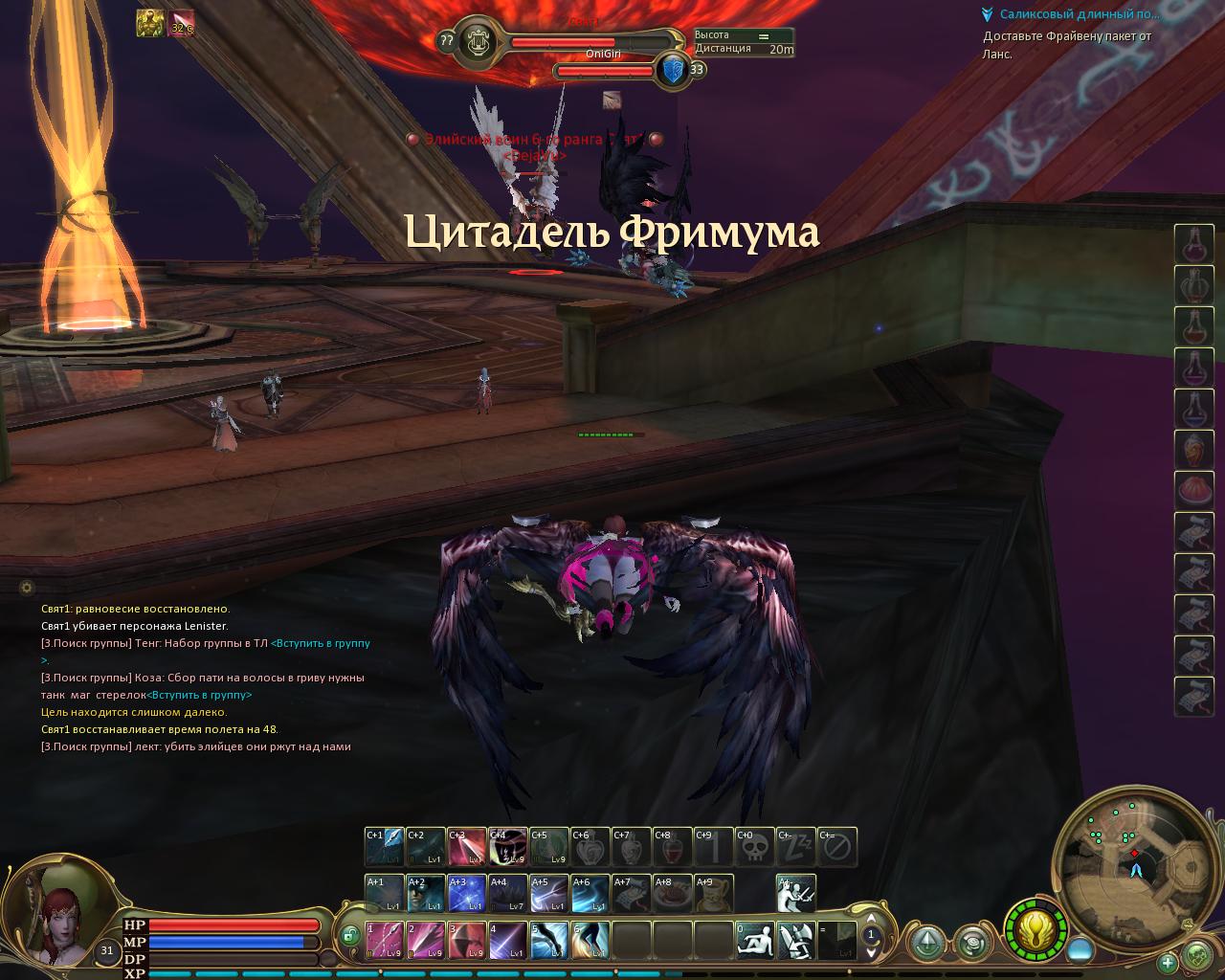Viewport: 1225px width, 980px height.
Task: Select the quest tracker link at top right
Action: pyautogui.click(x=1079, y=14)
